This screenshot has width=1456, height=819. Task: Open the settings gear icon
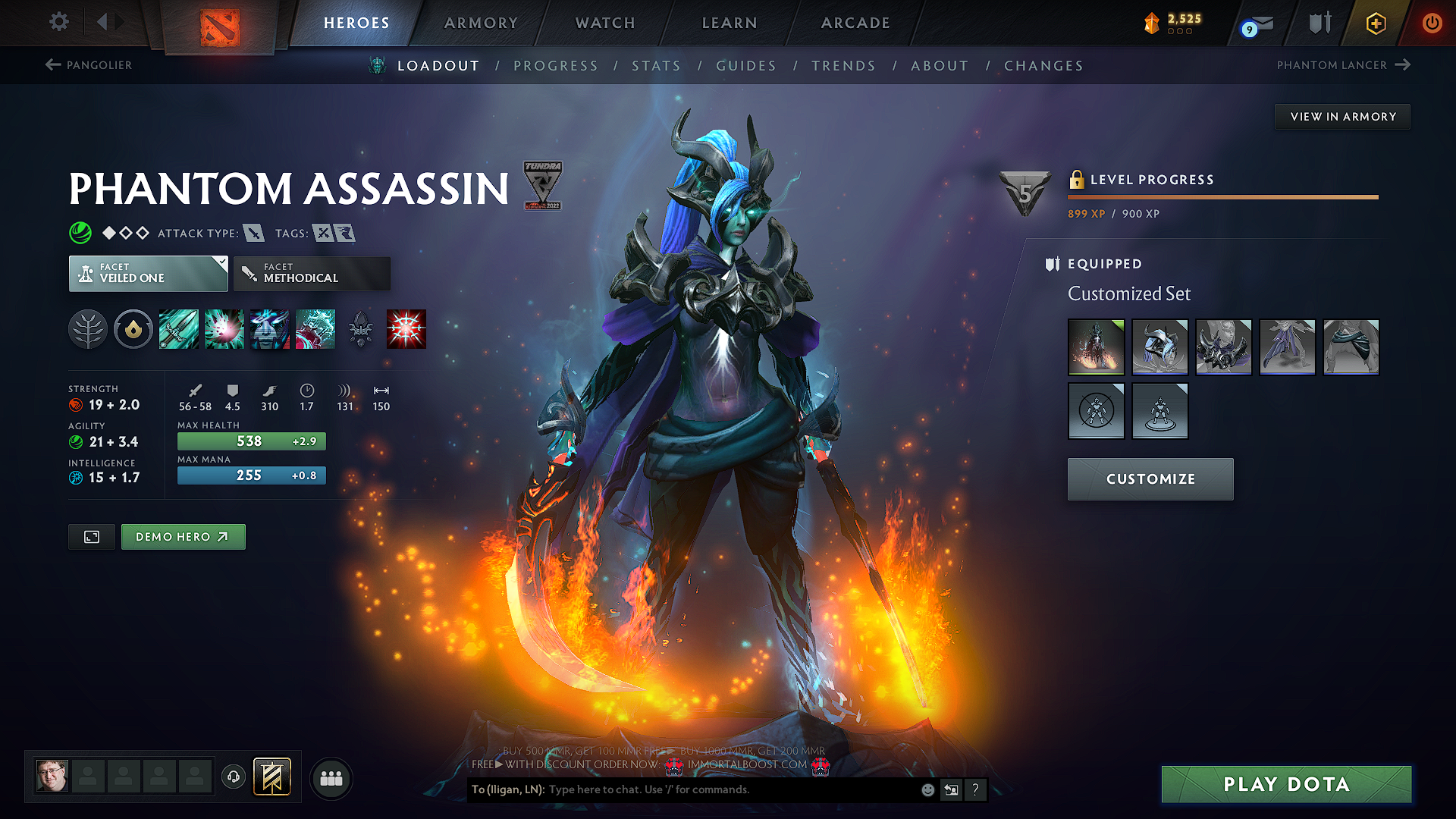click(58, 23)
